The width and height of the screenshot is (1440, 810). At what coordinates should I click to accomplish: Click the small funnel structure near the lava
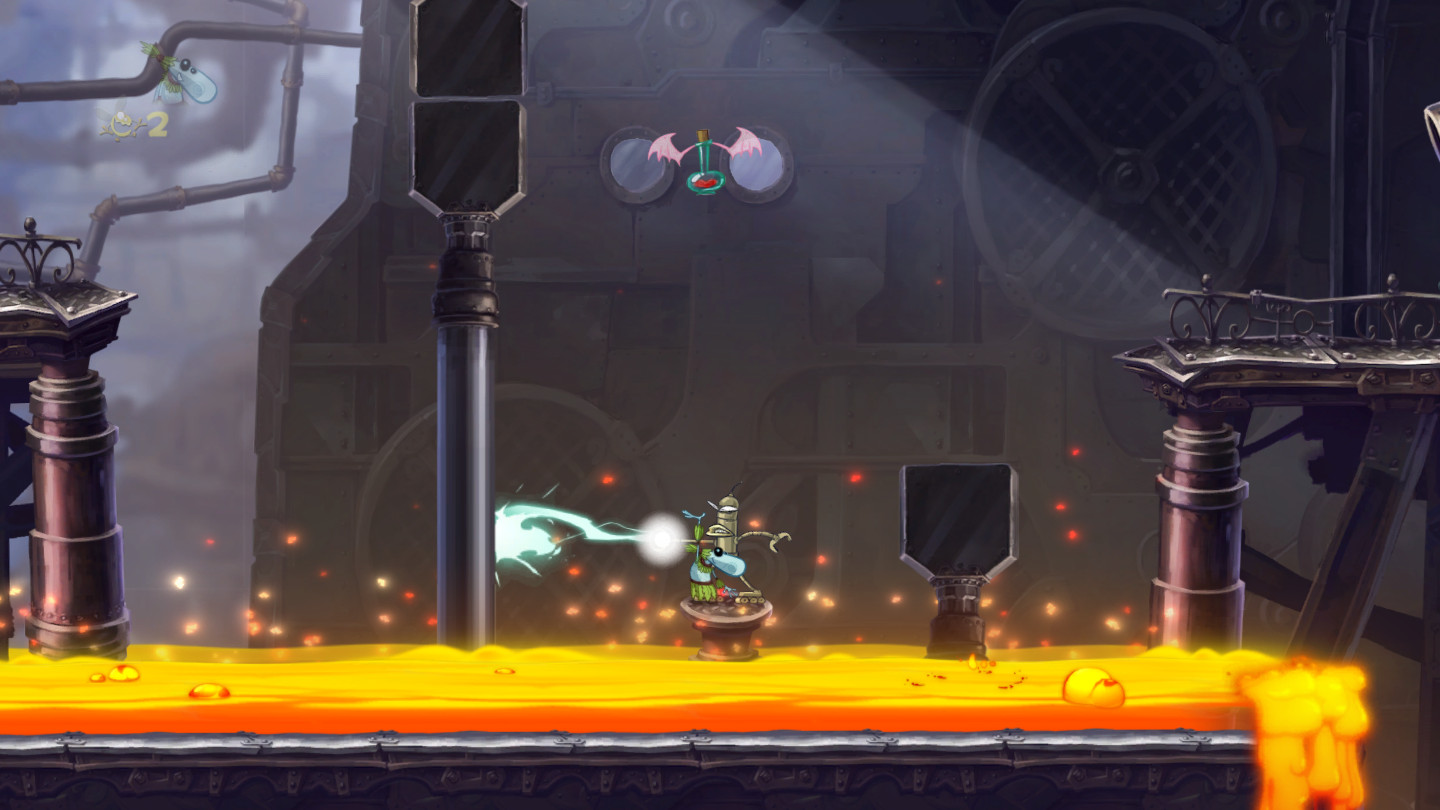pos(952,540)
